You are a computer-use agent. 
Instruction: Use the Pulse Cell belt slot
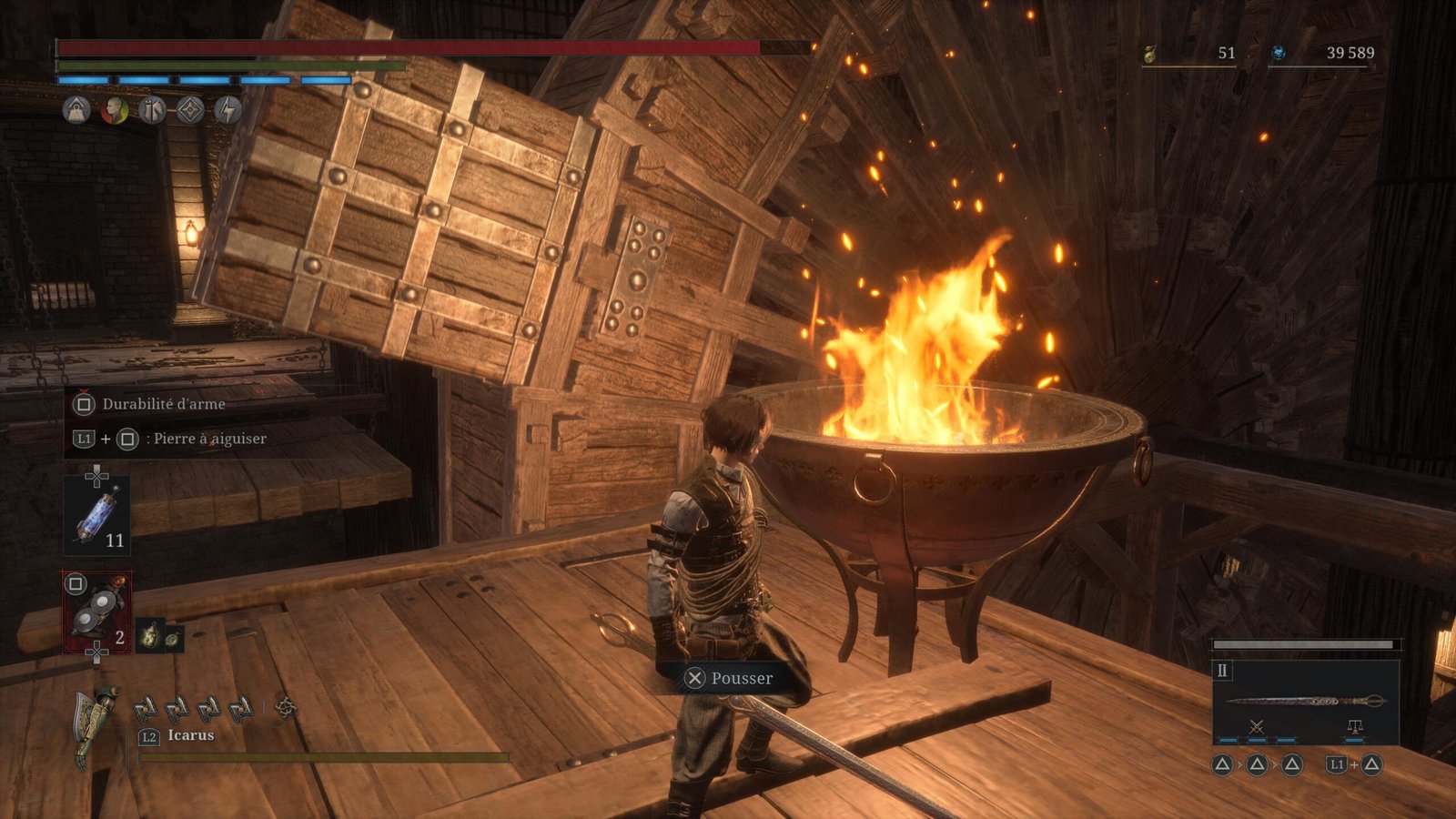96,515
